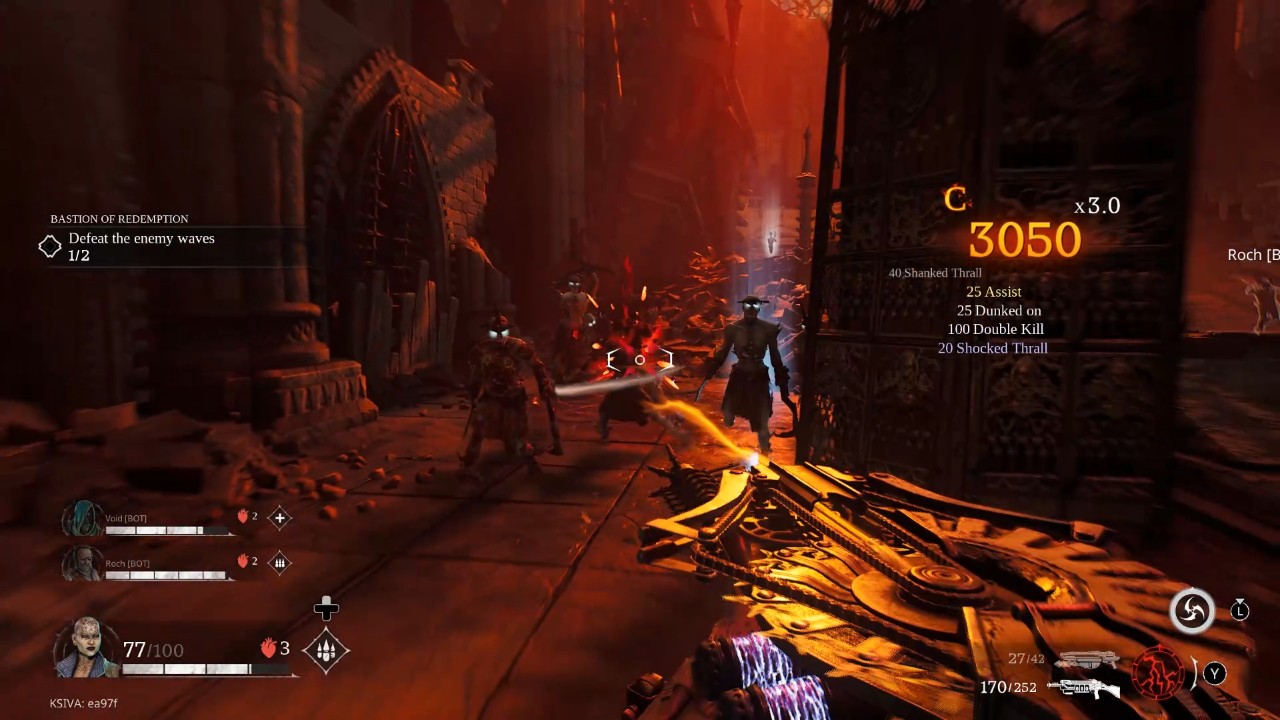Switch to the secondary weapon with 27/42 ammo

tap(1087, 659)
